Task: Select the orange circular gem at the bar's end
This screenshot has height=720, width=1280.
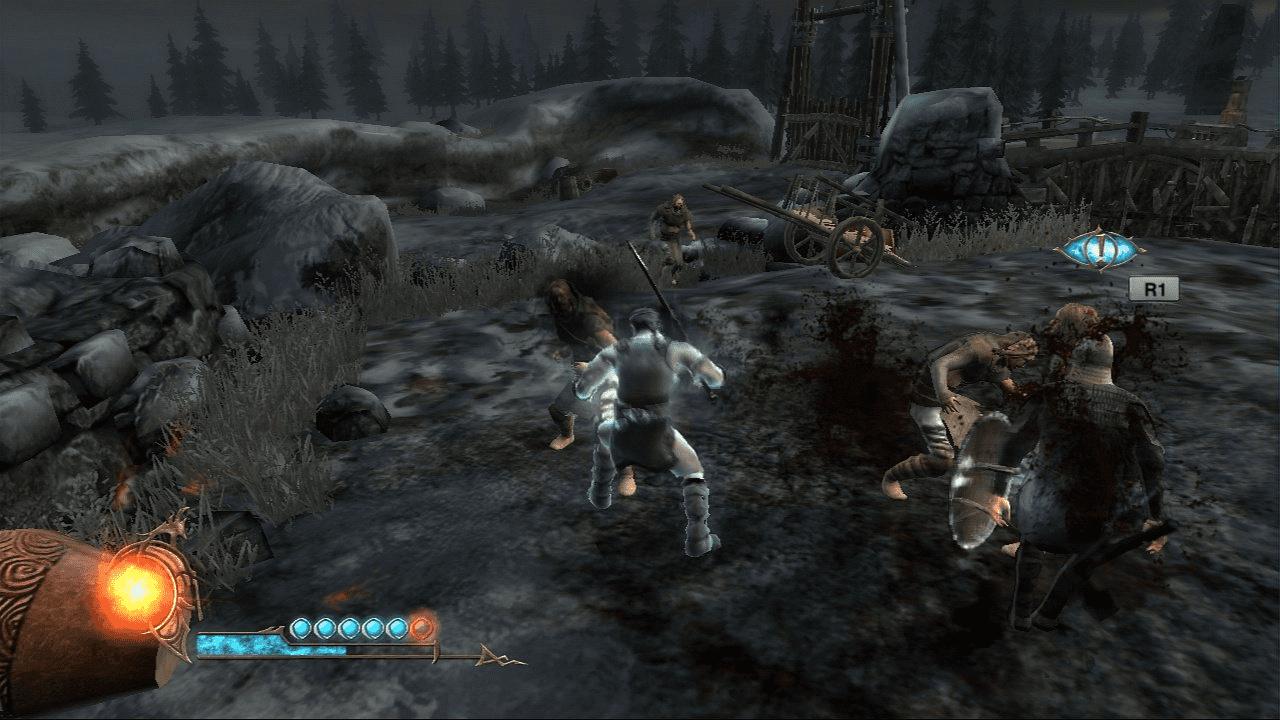Action: pyautogui.click(x=422, y=630)
